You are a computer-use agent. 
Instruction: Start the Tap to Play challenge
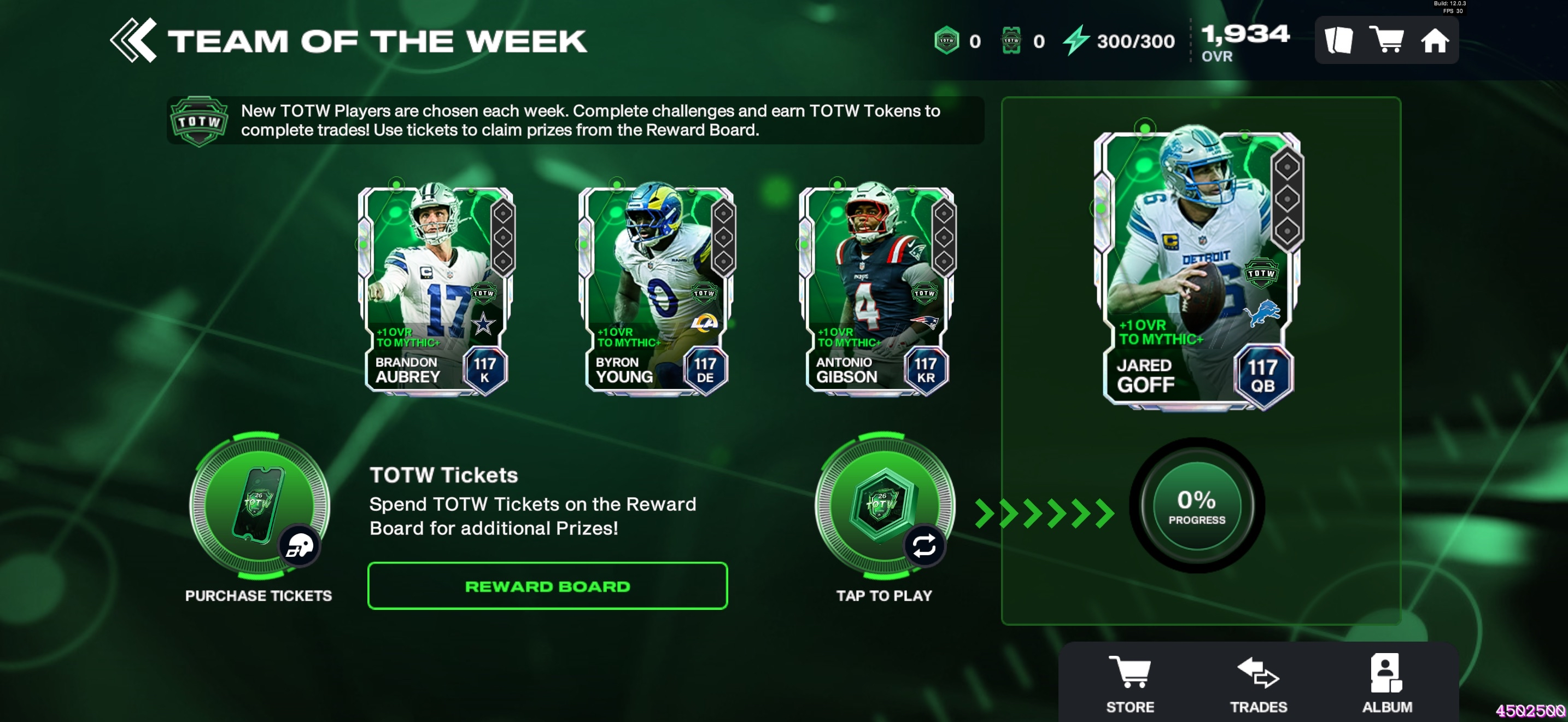(x=885, y=505)
